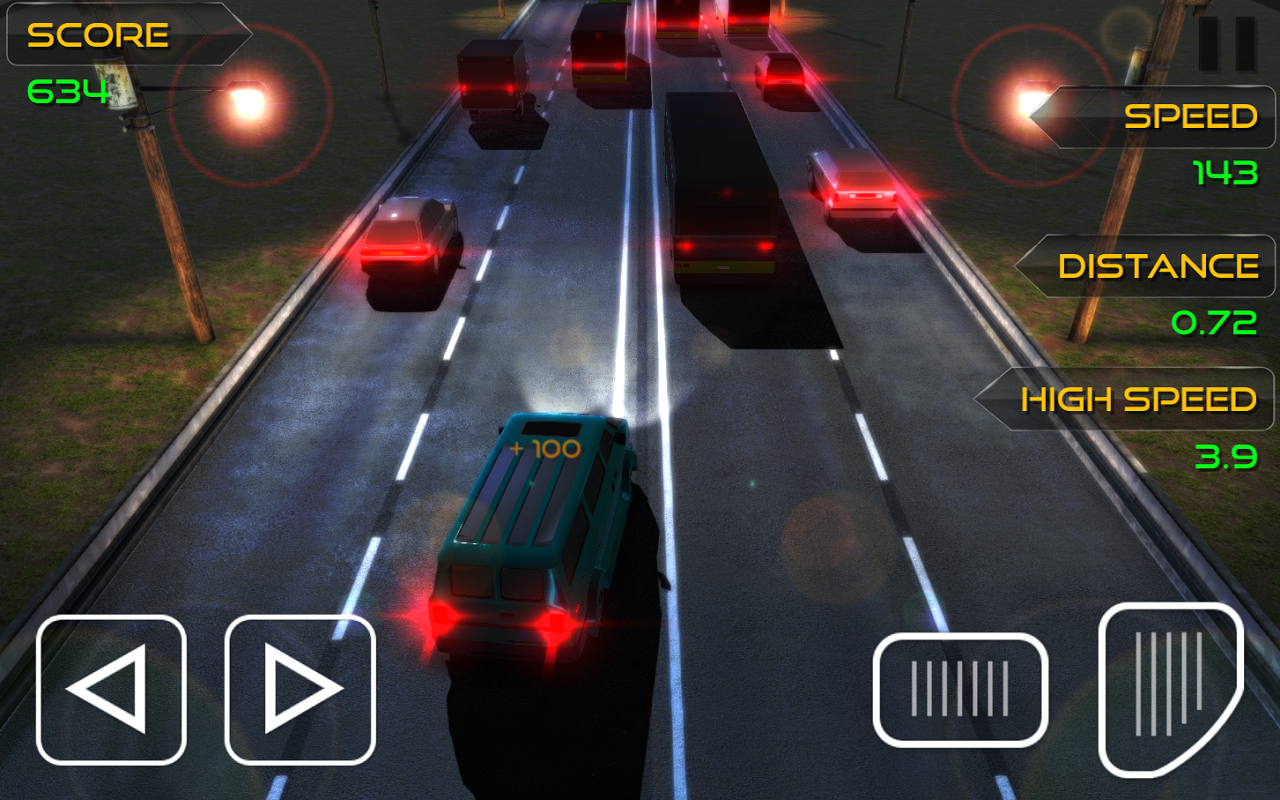Expand the SPEED panel chevron
The width and height of the screenshot is (1280, 800).
pos(1048,117)
